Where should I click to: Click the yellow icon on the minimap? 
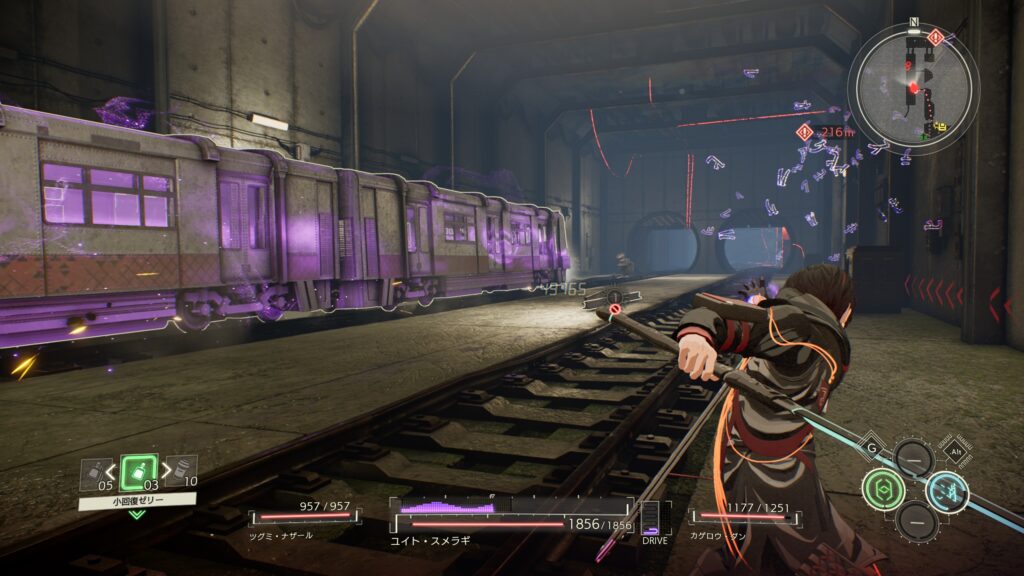click(941, 128)
